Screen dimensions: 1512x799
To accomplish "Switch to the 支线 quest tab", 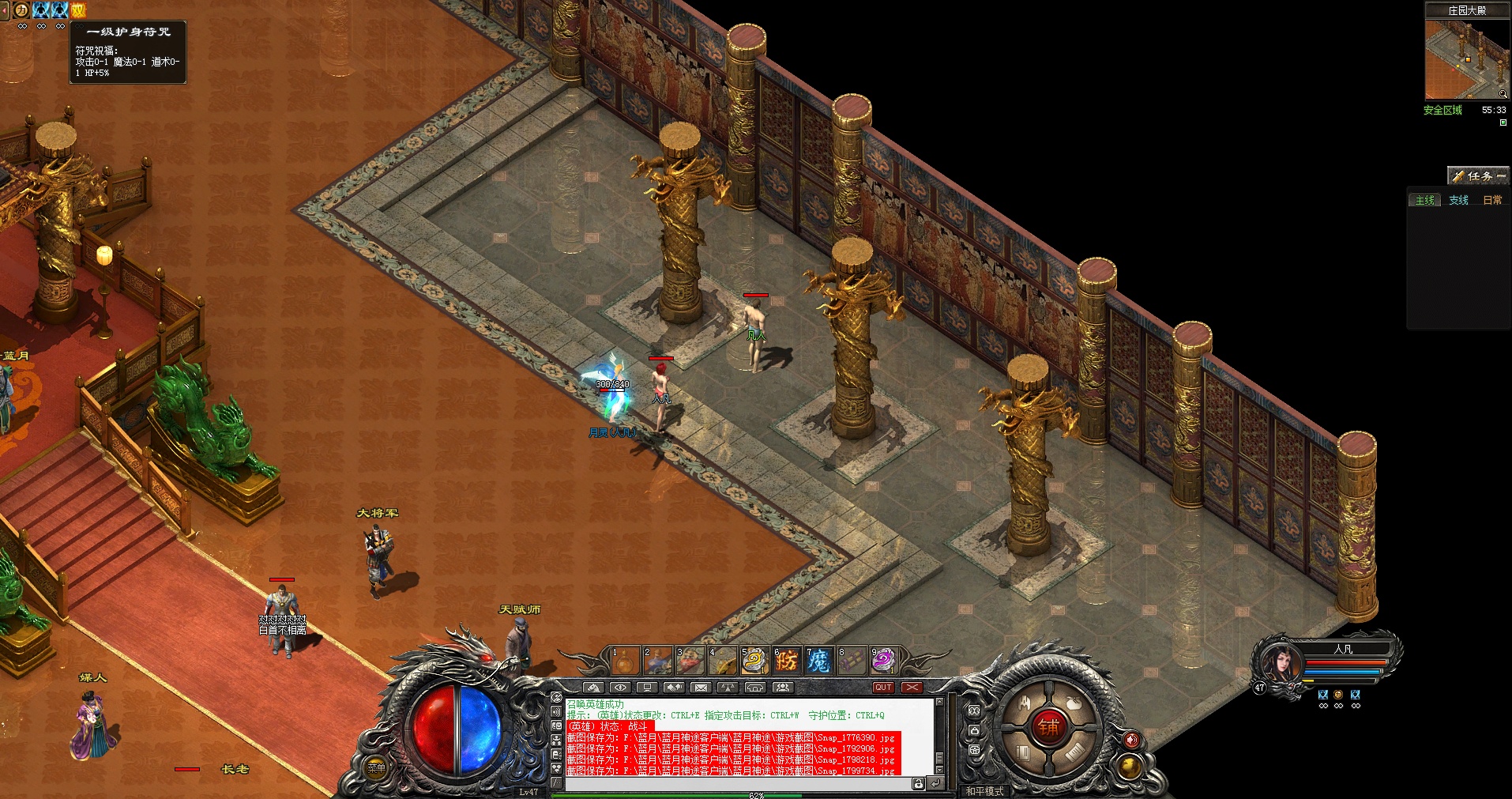I will tap(1458, 201).
